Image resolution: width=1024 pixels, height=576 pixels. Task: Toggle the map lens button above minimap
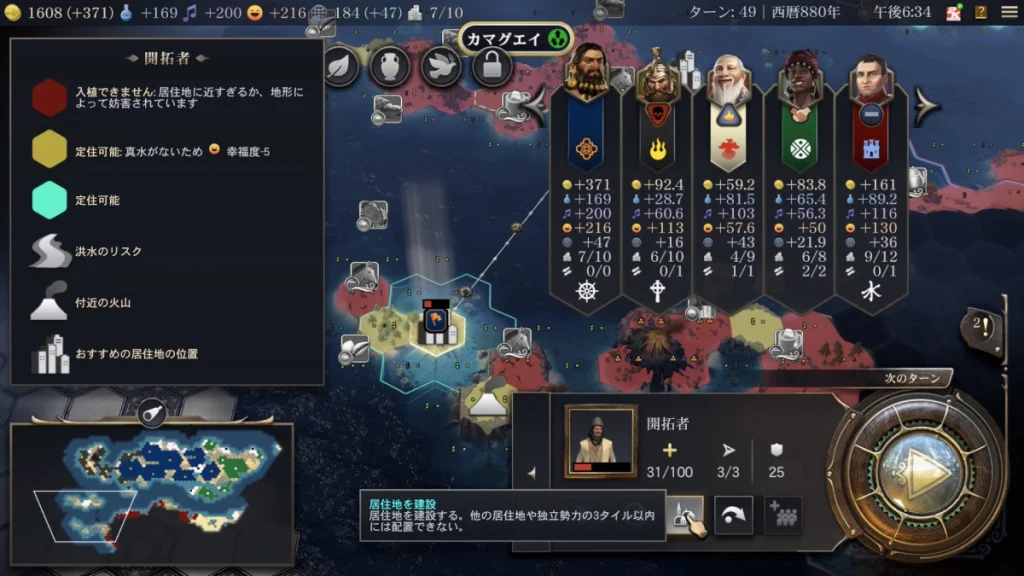[x=152, y=412]
